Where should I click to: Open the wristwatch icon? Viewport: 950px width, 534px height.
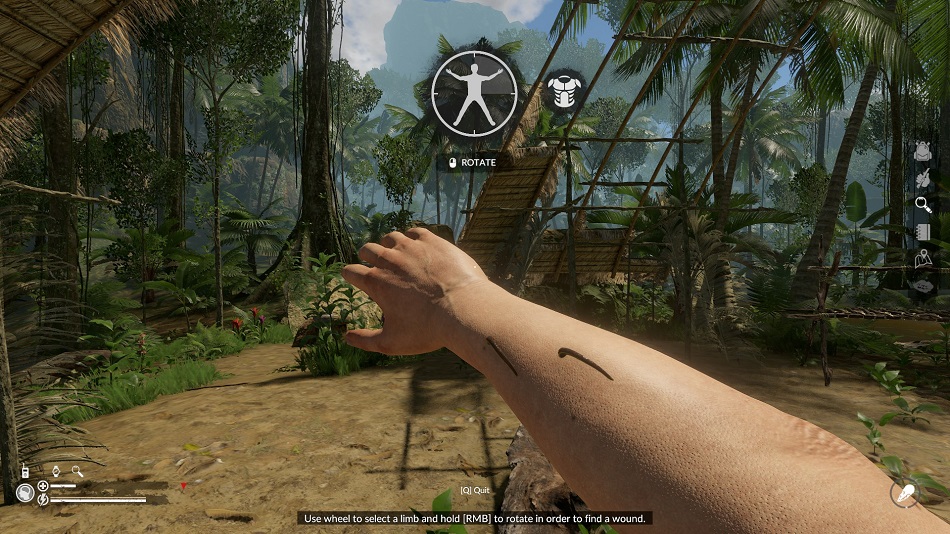57,471
